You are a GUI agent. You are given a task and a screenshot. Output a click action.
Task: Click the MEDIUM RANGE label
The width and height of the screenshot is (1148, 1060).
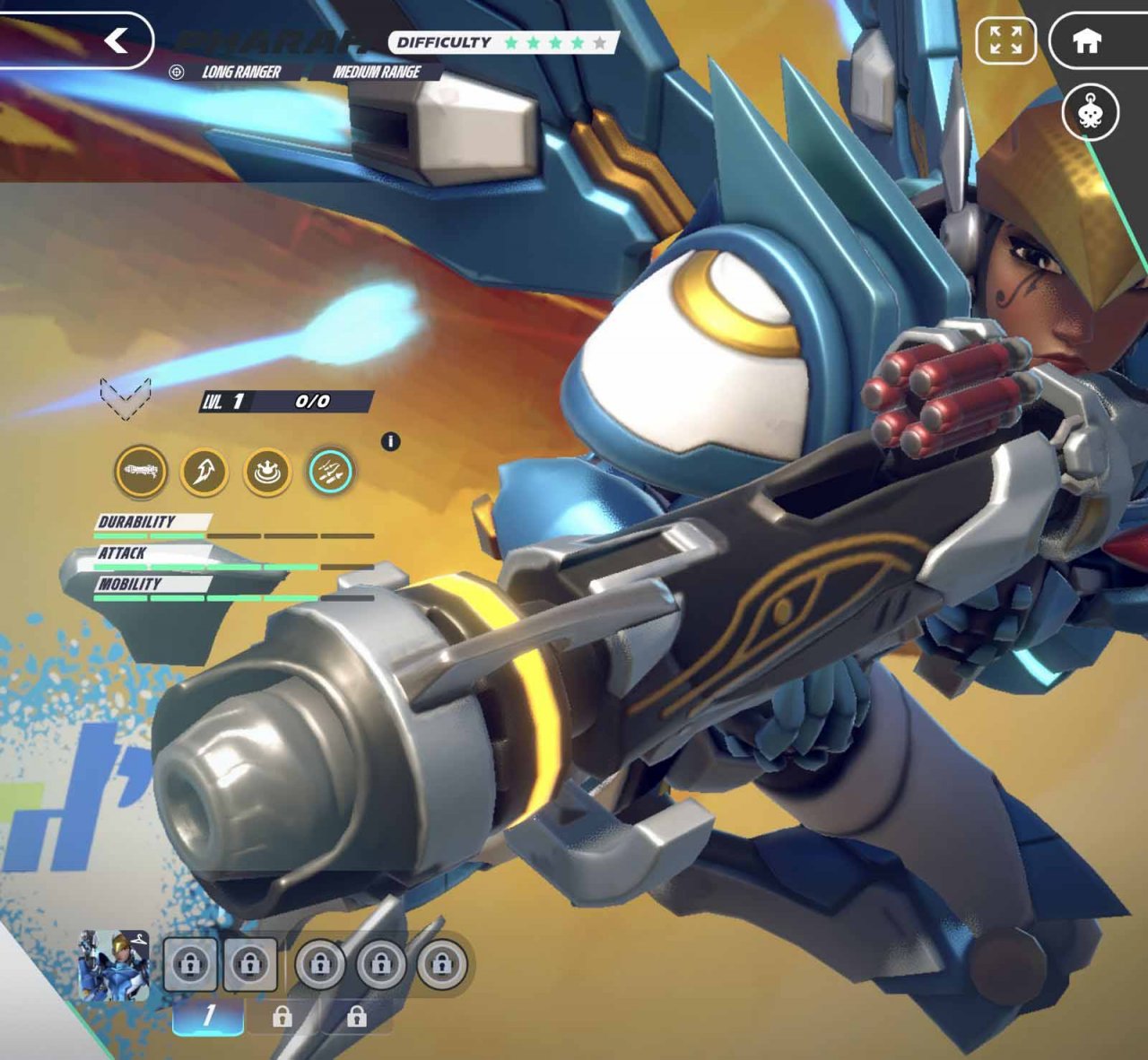[x=377, y=74]
